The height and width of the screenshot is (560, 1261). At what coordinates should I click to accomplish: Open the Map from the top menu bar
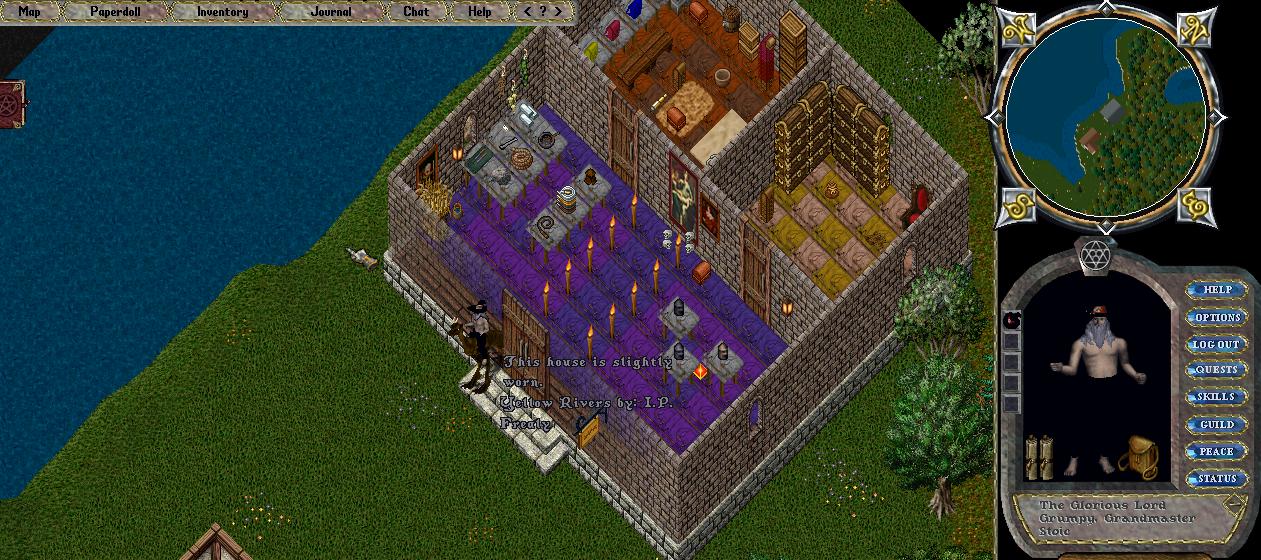tap(29, 12)
